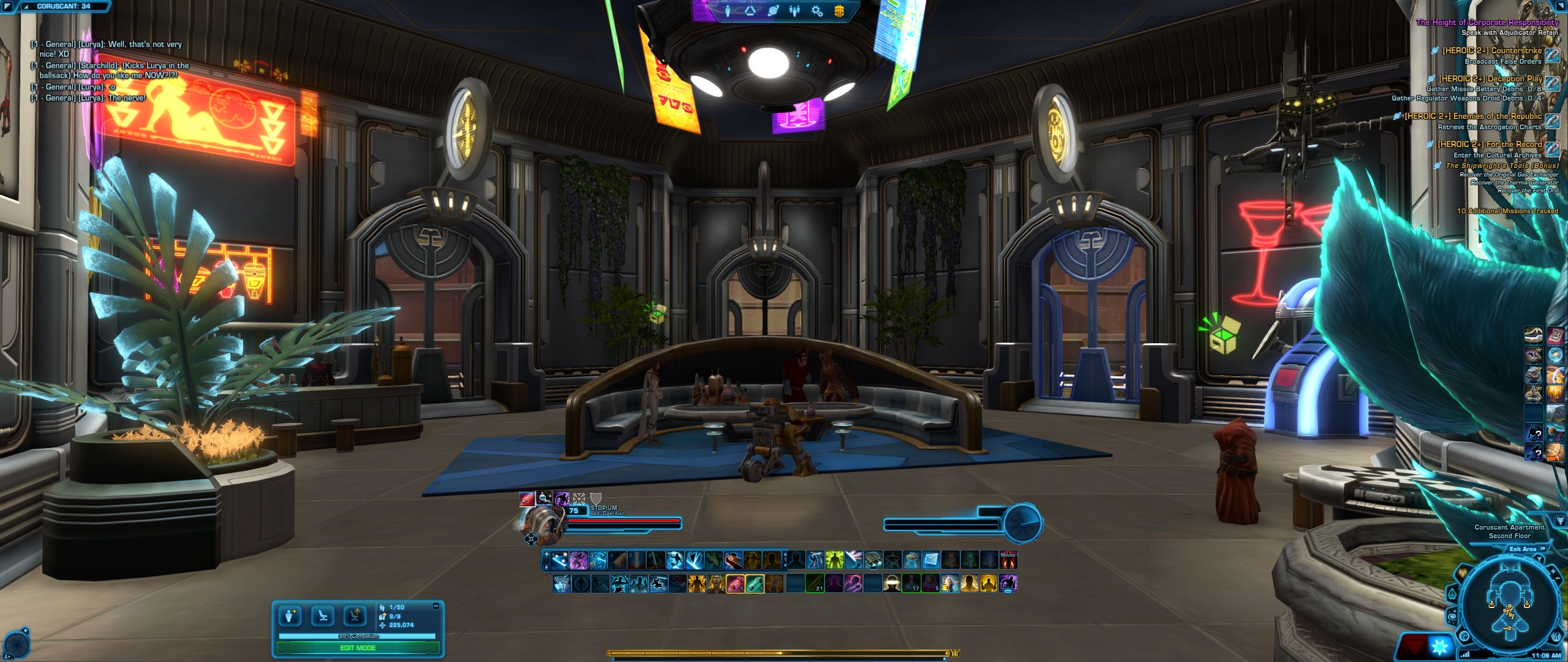
Task: Open the gear settings menu
Action: tap(816, 10)
